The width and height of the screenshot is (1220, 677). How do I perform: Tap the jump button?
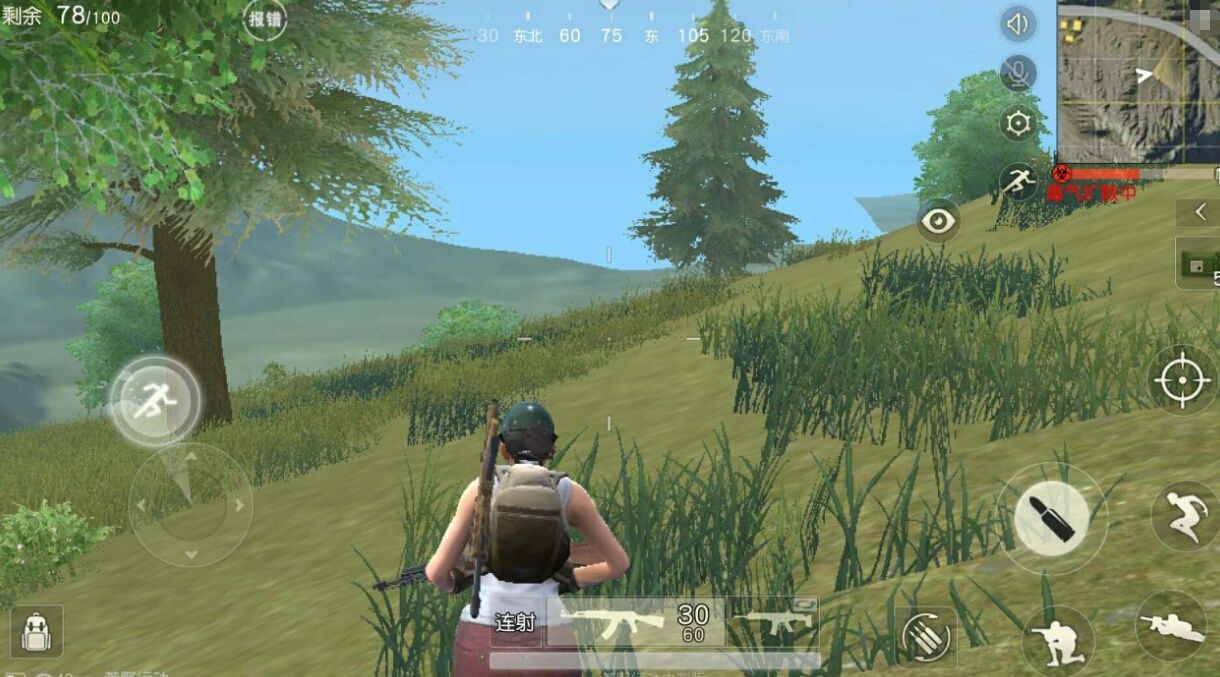1184,517
